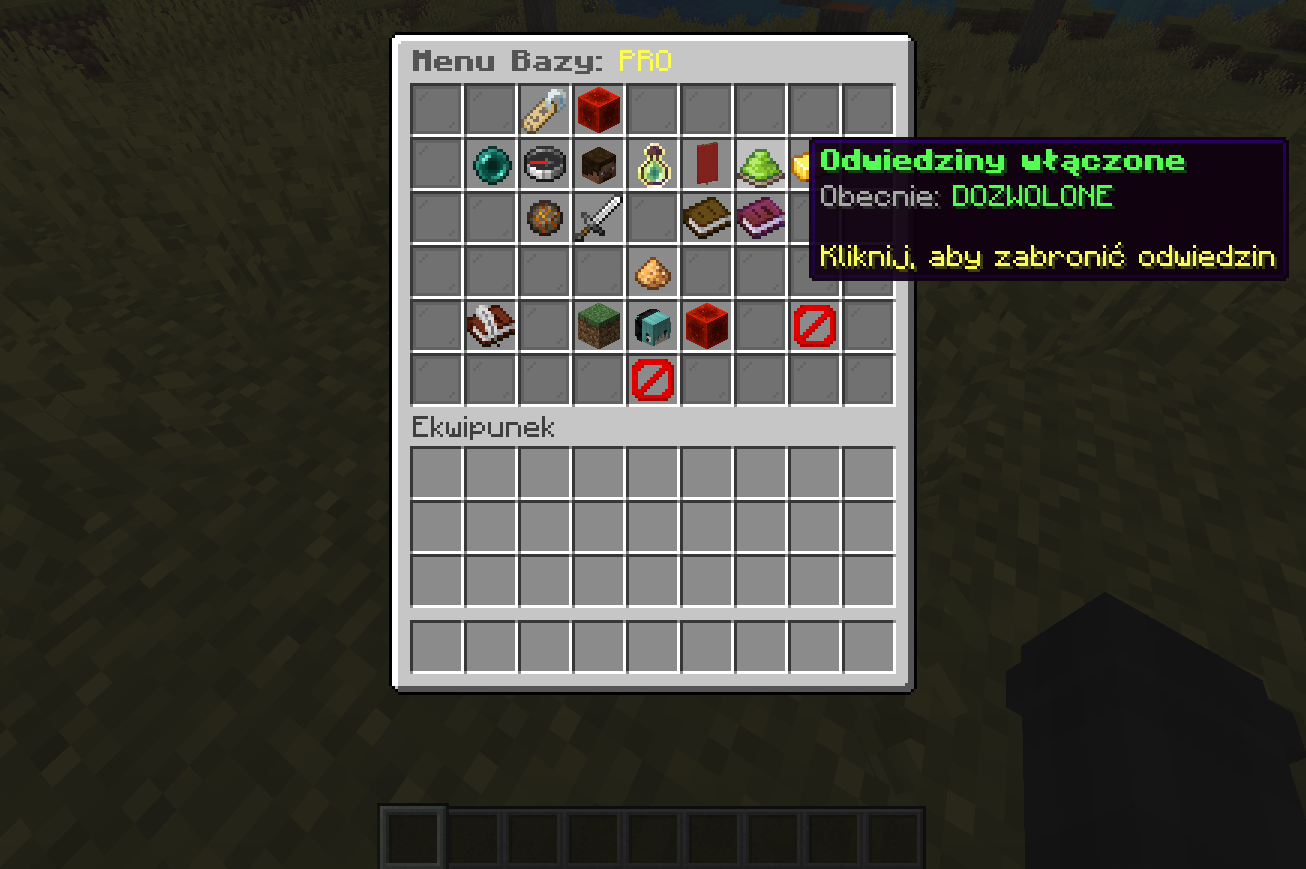The image size is (1306, 869).
Task: Select the bottle o' enchanting icon
Action: tap(653, 164)
